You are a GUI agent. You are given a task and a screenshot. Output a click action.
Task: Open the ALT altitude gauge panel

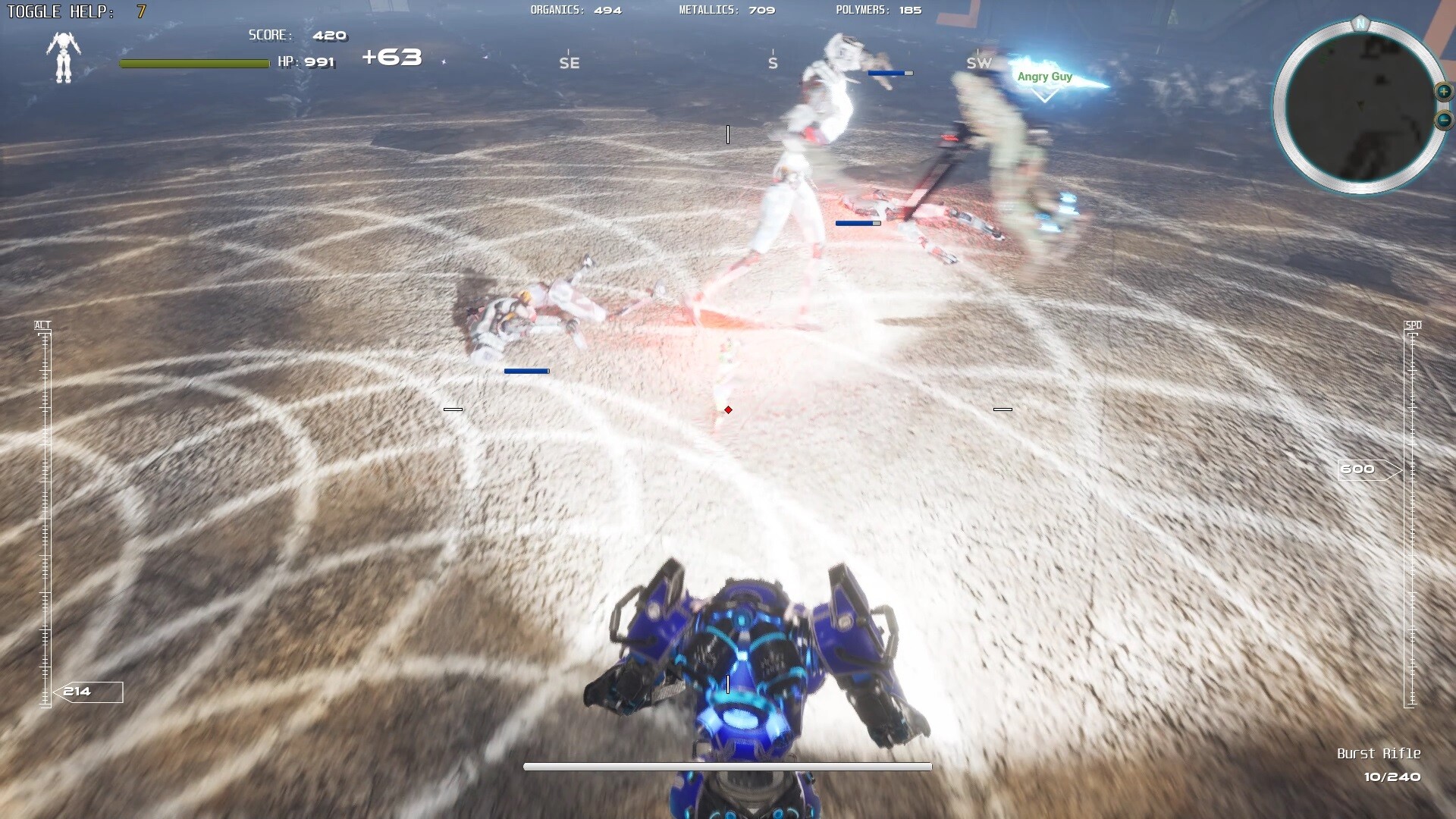42,325
